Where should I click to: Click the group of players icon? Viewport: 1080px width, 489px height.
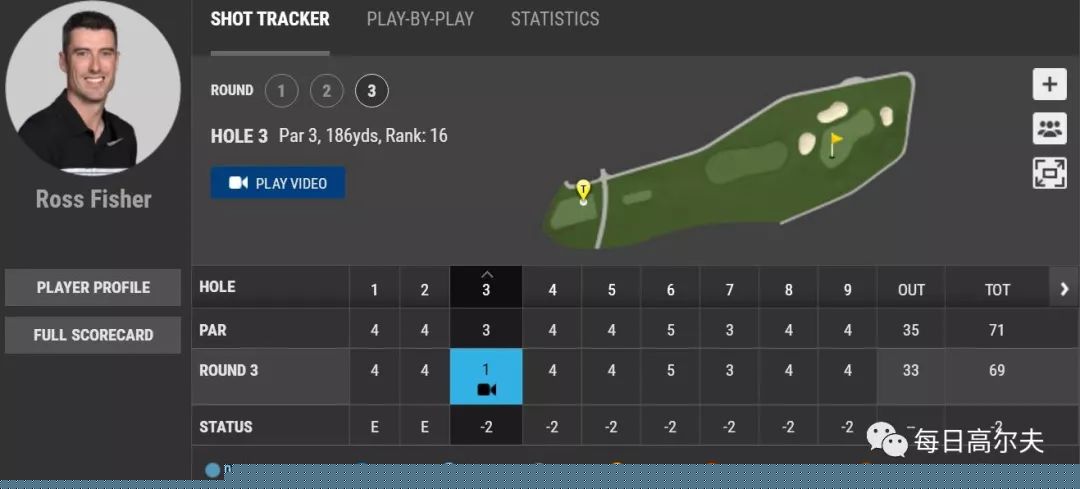point(1049,128)
